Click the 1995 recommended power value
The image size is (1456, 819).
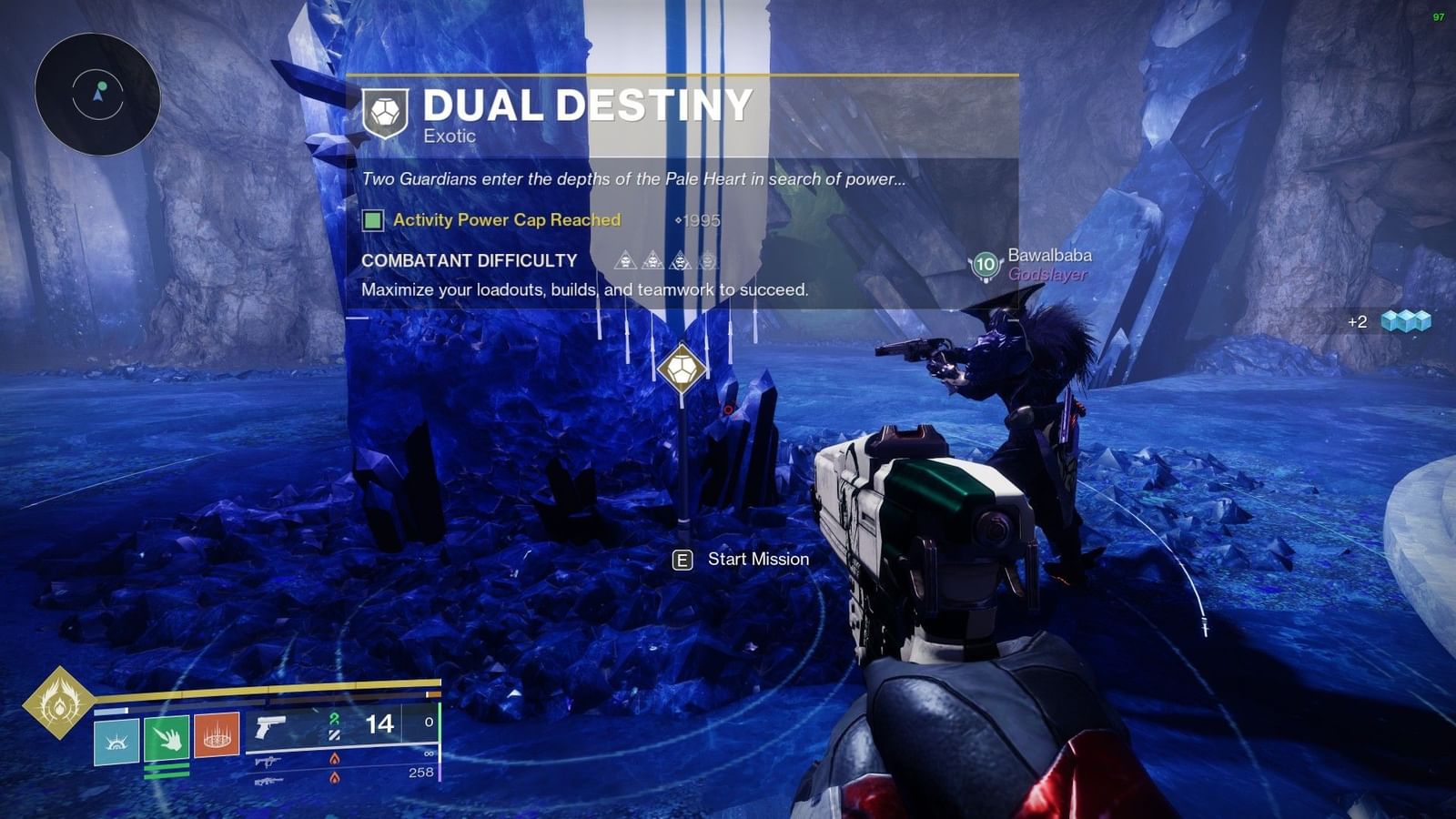coord(698,219)
